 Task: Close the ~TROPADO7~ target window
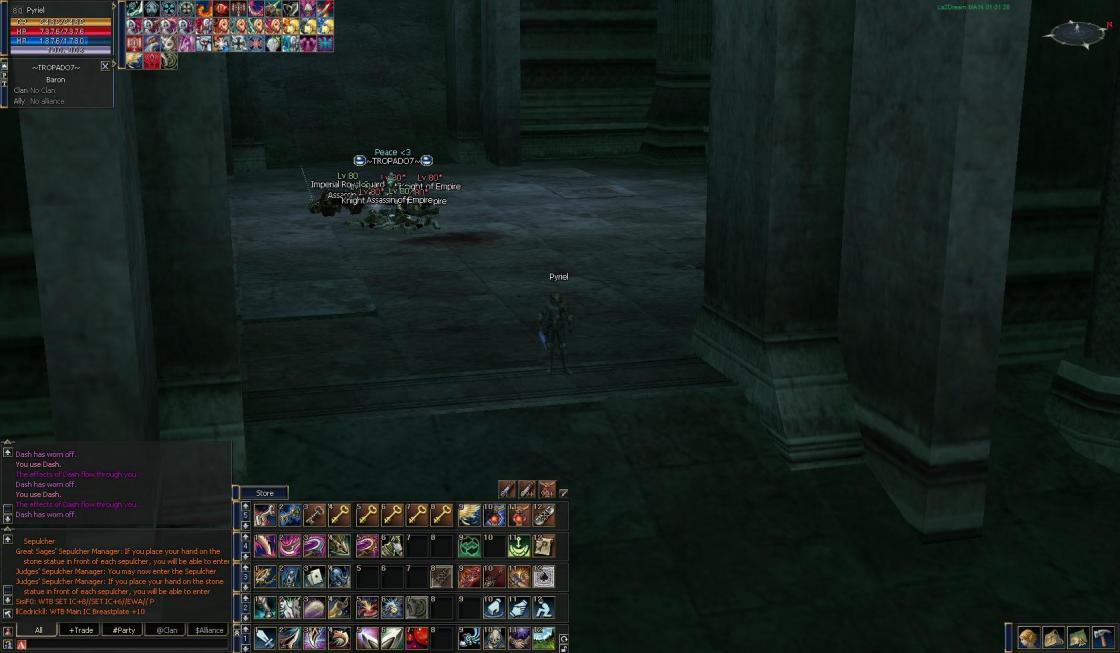105,66
